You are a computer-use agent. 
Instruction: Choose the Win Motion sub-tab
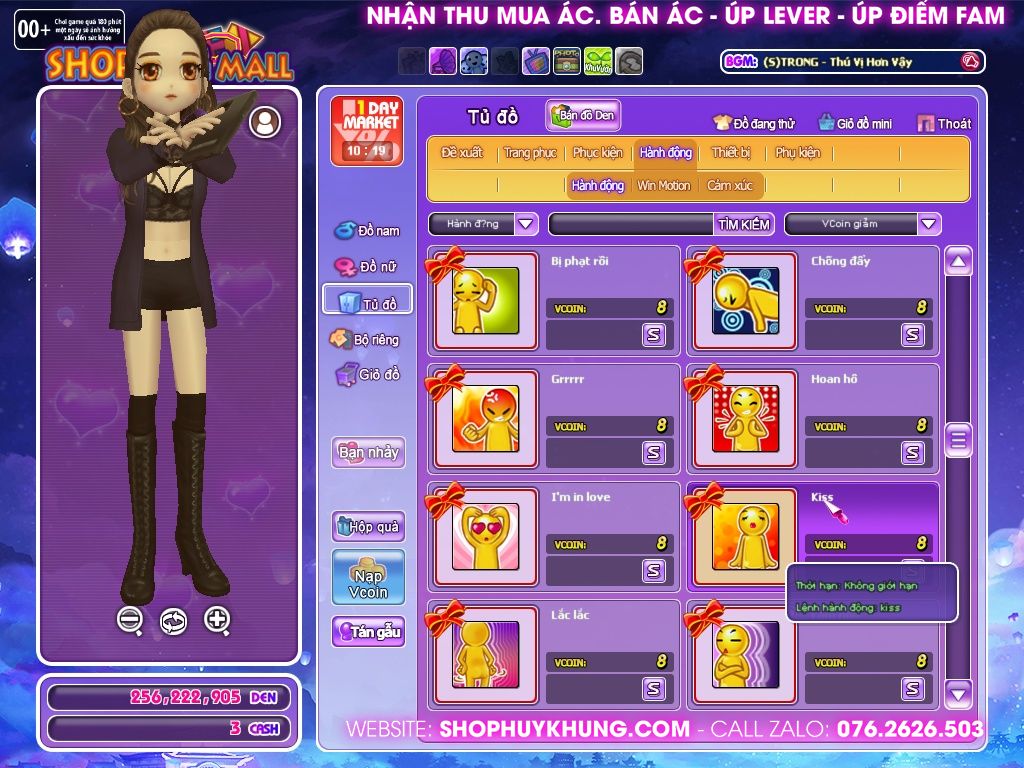coord(664,186)
